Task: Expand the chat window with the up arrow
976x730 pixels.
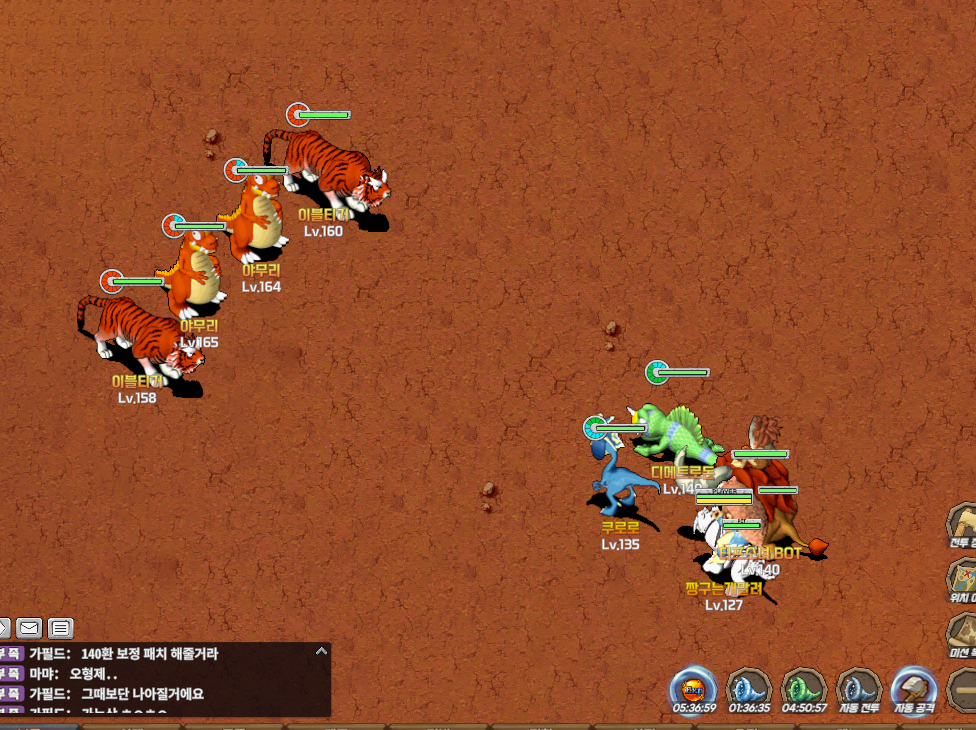Action: pyautogui.click(x=321, y=651)
